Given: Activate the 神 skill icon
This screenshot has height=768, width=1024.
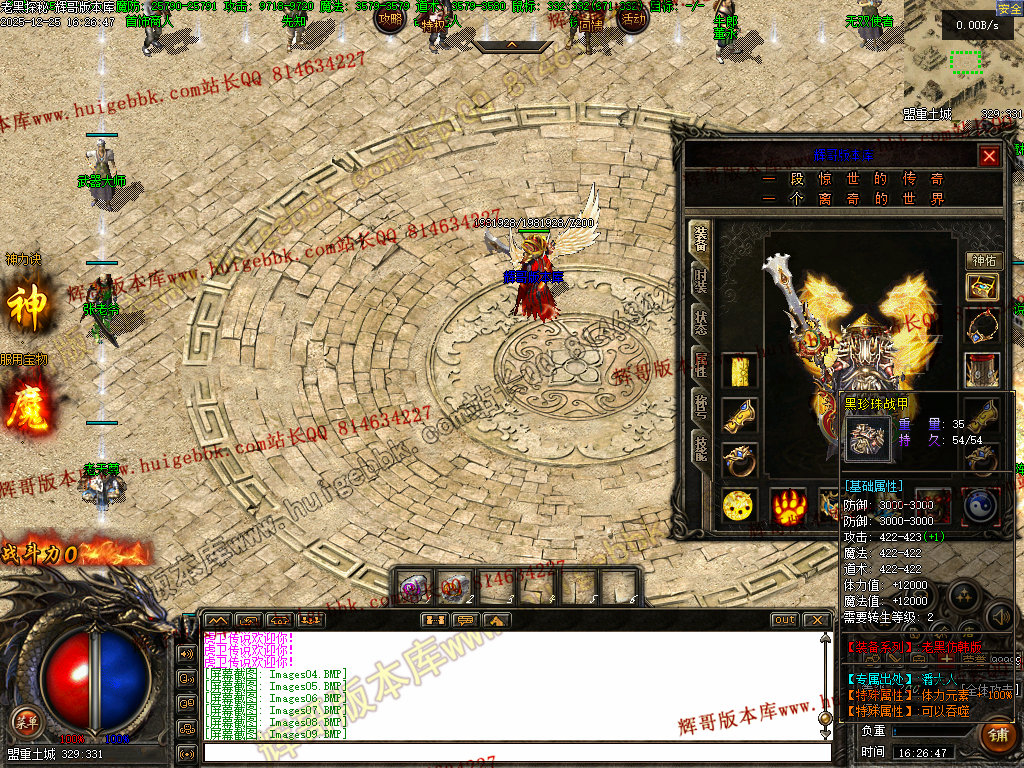Looking at the screenshot, I should [x=26, y=307].
